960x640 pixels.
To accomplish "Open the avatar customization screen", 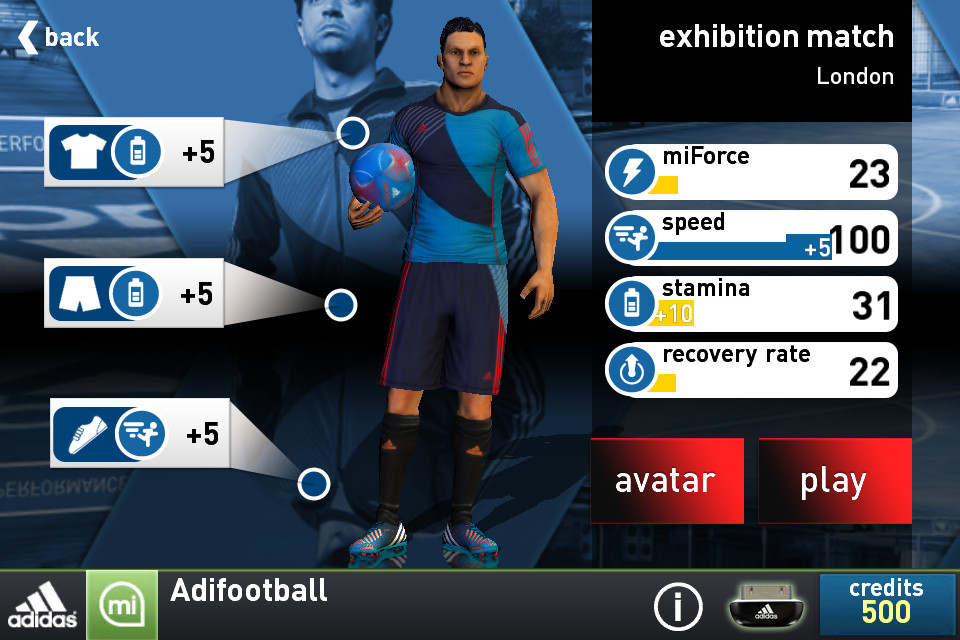I will 666,481.
